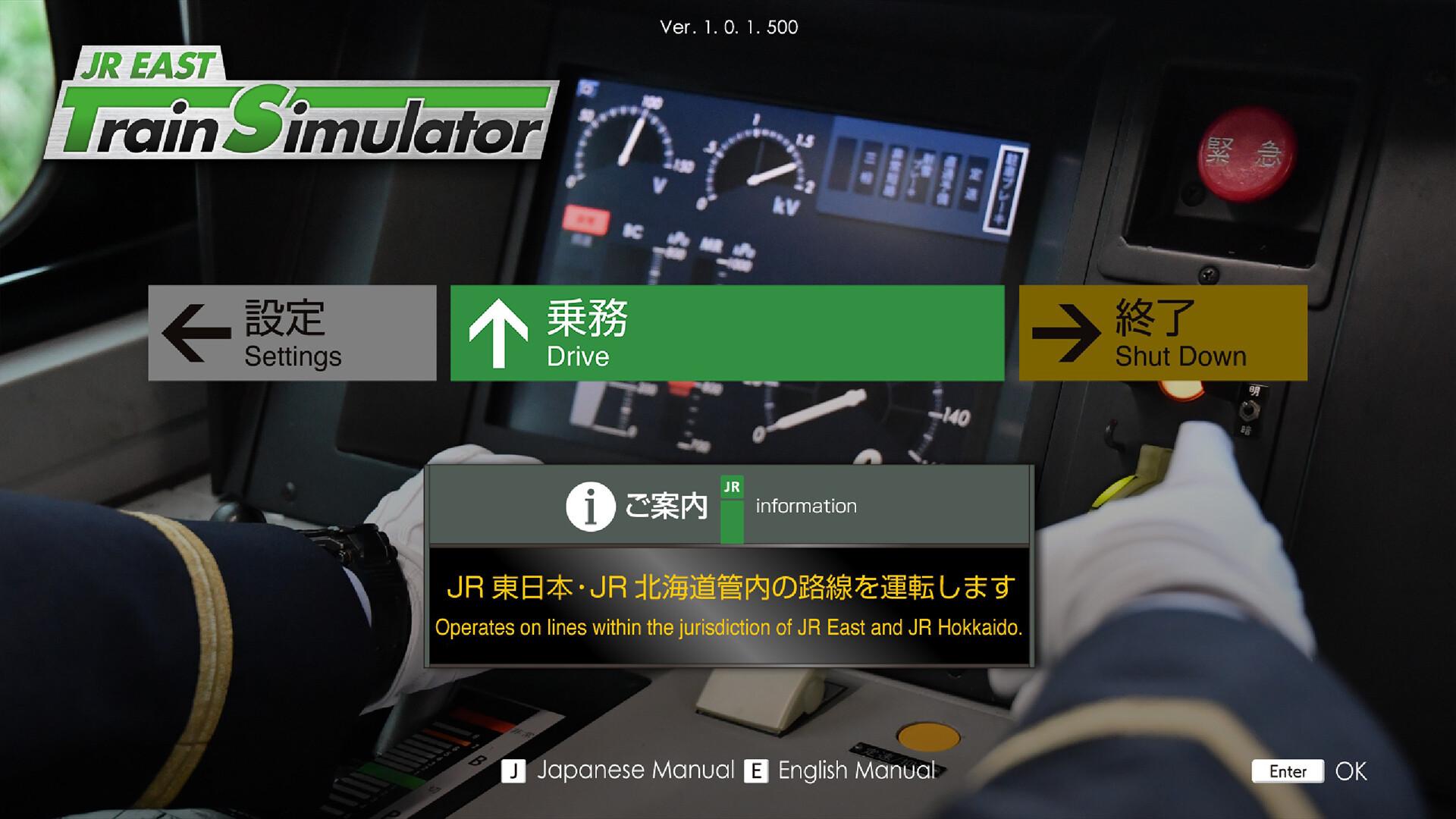This screenshot has height=819, width=1456.
Task: Click the E key icon for English Manual
Action: (x=756, y=771)
